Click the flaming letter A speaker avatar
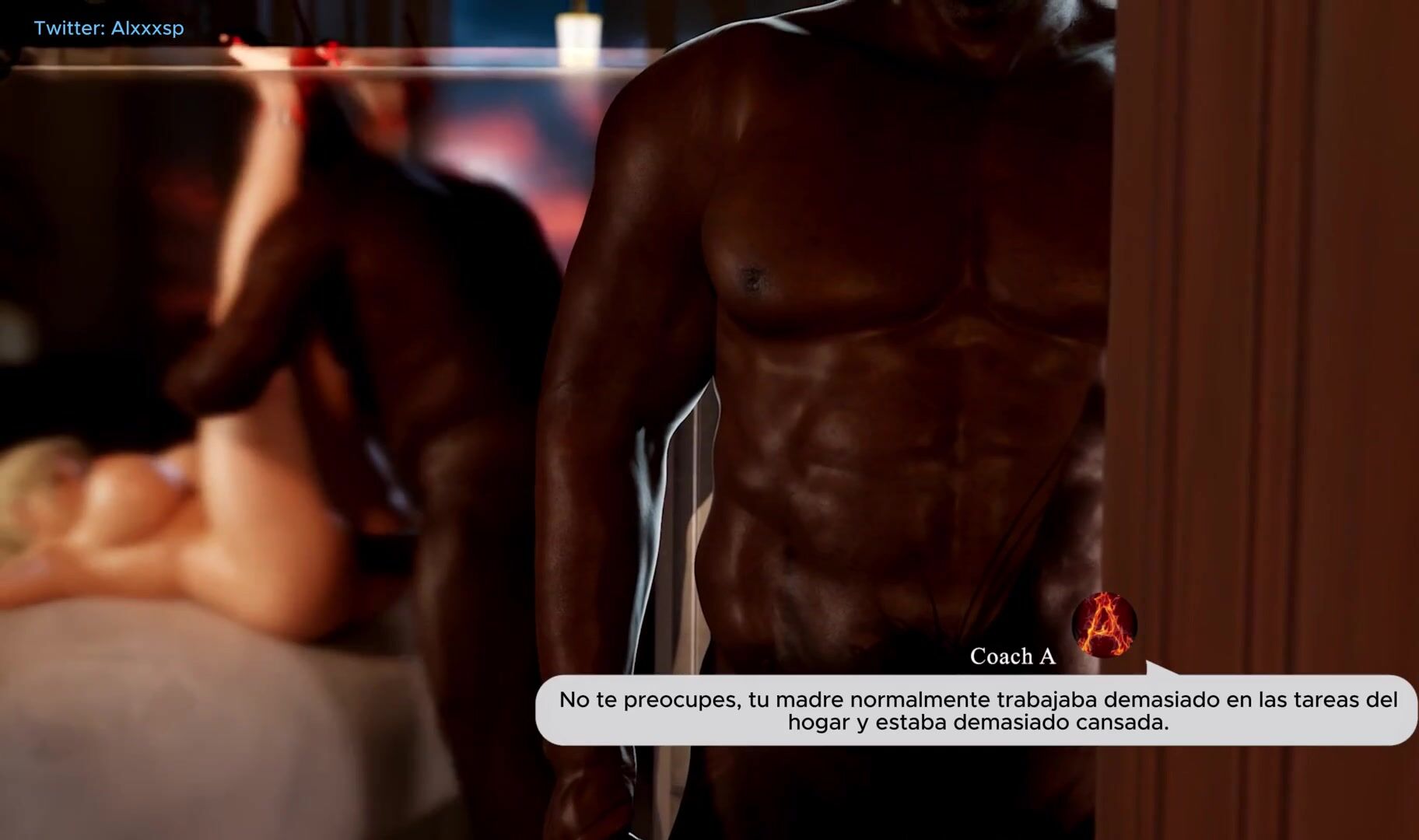Viewport: 1419px width, 840px height. click(x=1104, y=624)
